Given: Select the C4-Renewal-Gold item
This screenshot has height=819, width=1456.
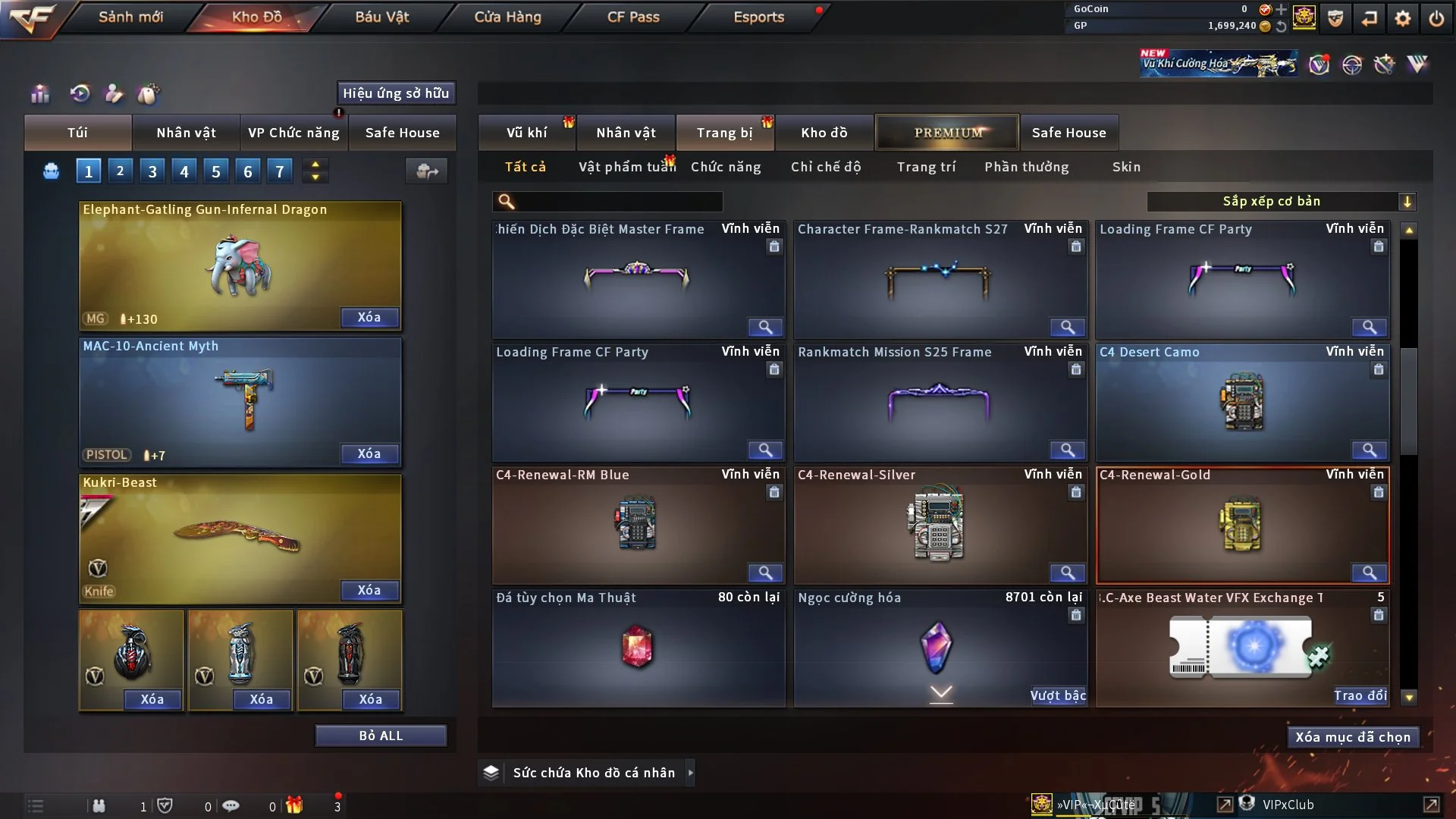Looking at the screenshot, I should [1242, 525].
